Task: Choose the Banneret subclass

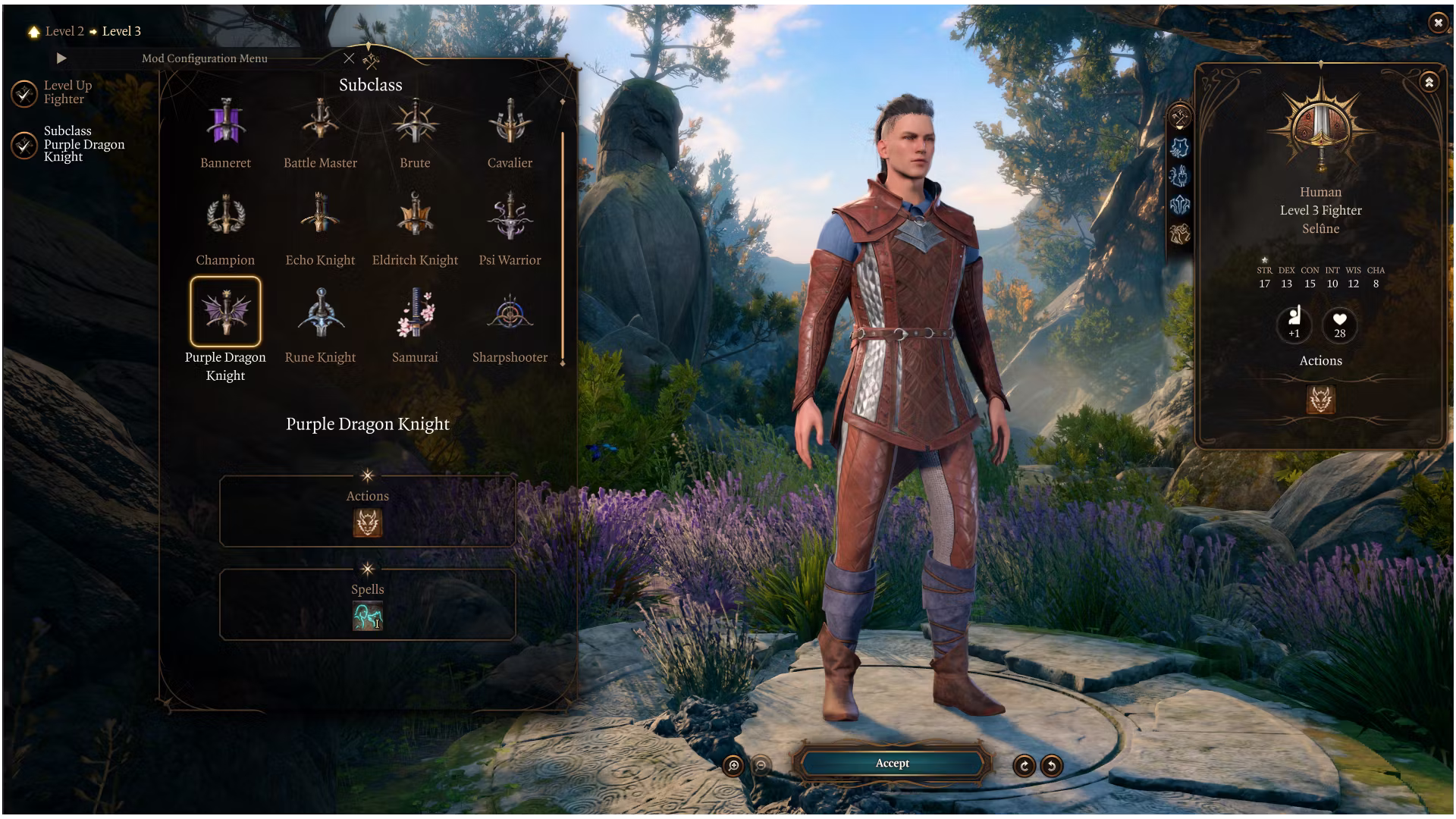Action: click(x=225, y=124)
